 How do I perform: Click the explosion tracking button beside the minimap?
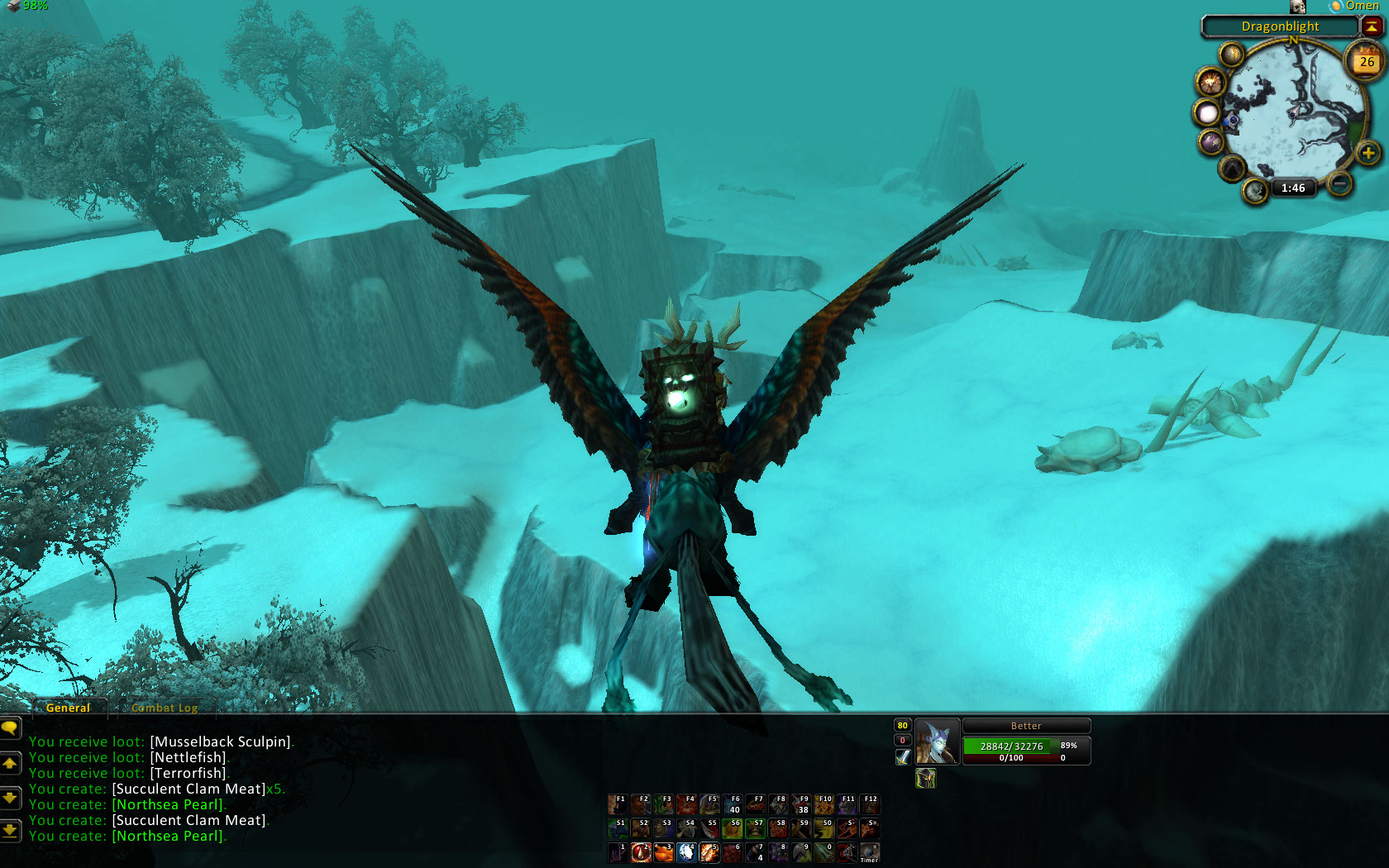(1210, 83)
